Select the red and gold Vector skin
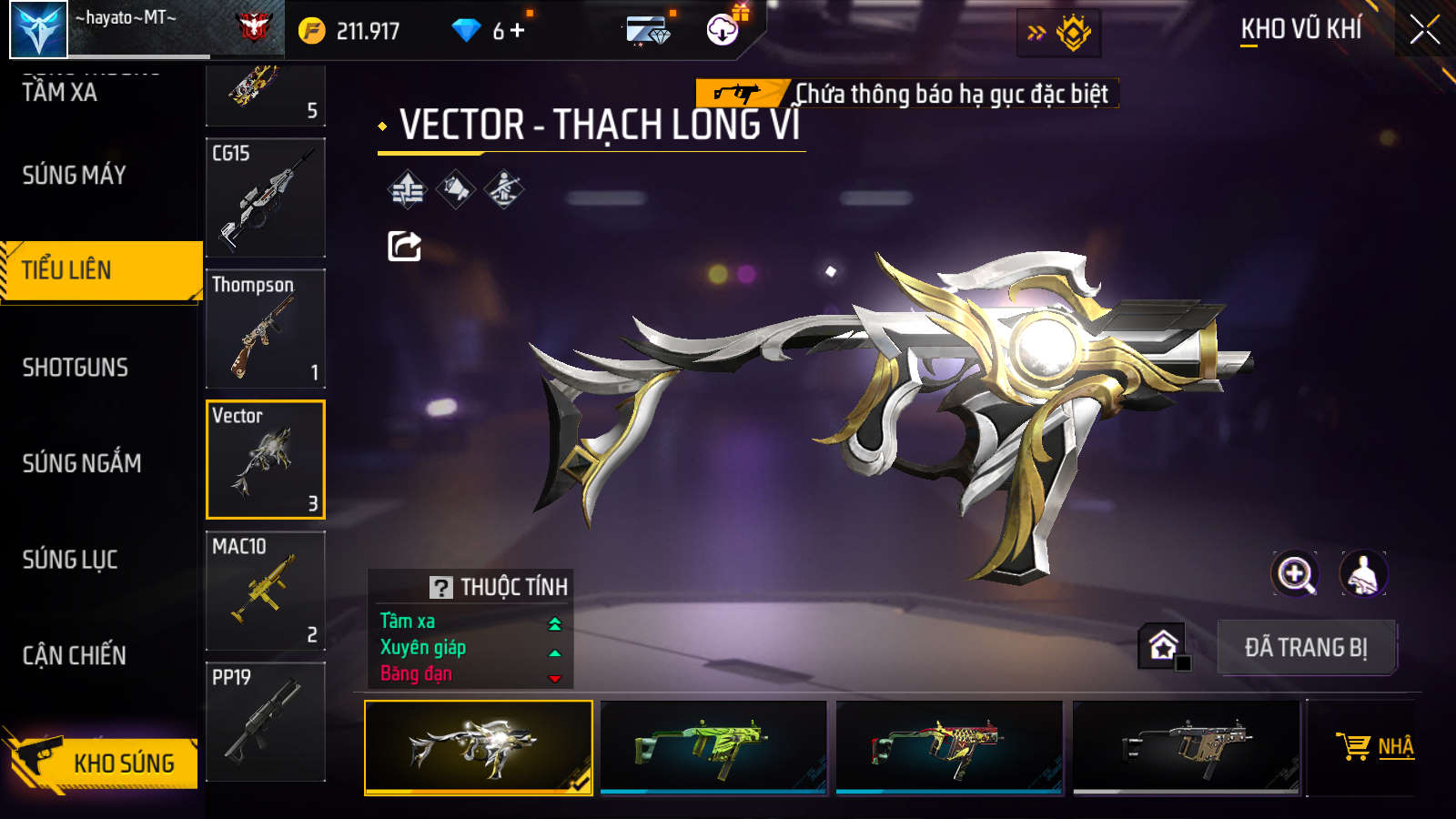The height and width of the screenshot is (819, 1456). [949, 746]
